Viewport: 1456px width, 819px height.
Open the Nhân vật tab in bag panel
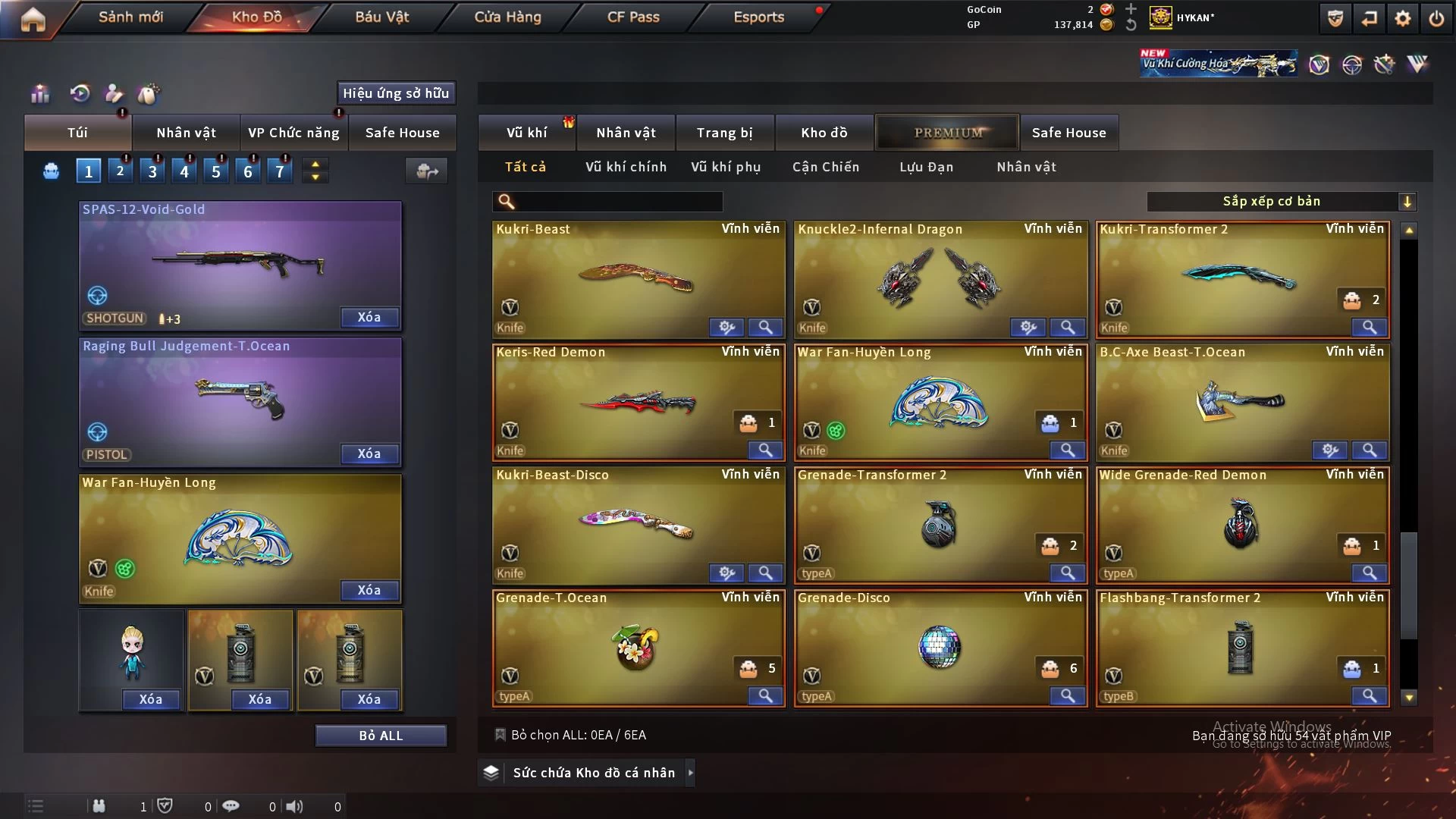[x=186, y=133]
